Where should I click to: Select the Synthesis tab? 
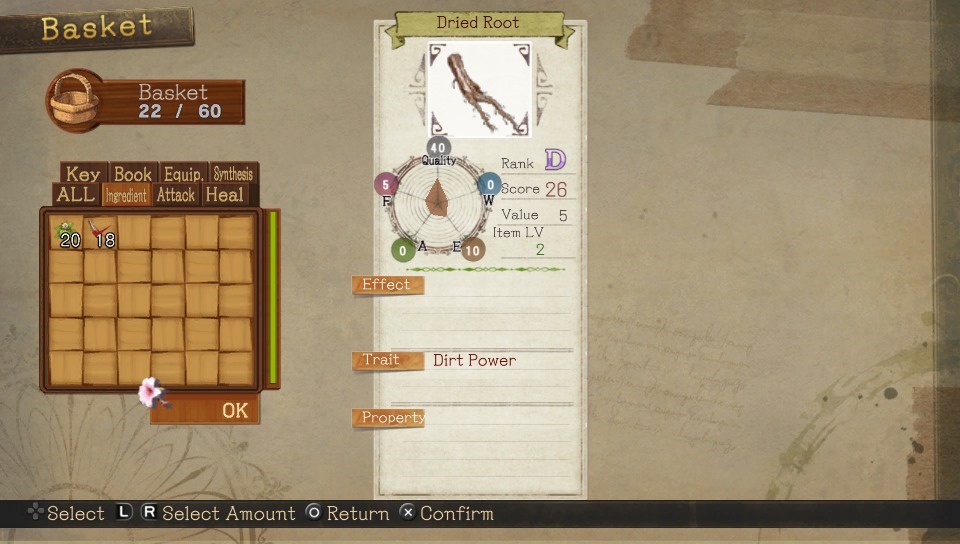coord(233,174)
